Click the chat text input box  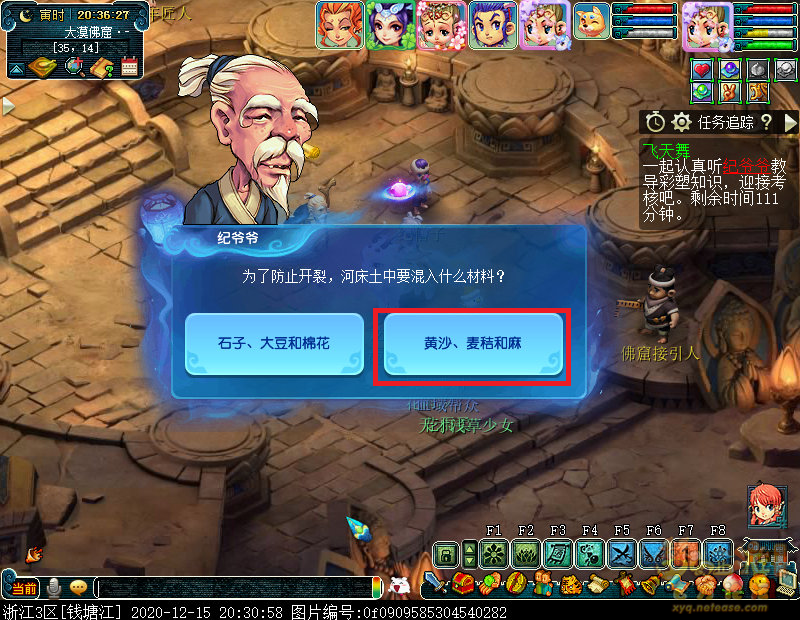click(x=235, y=588)
